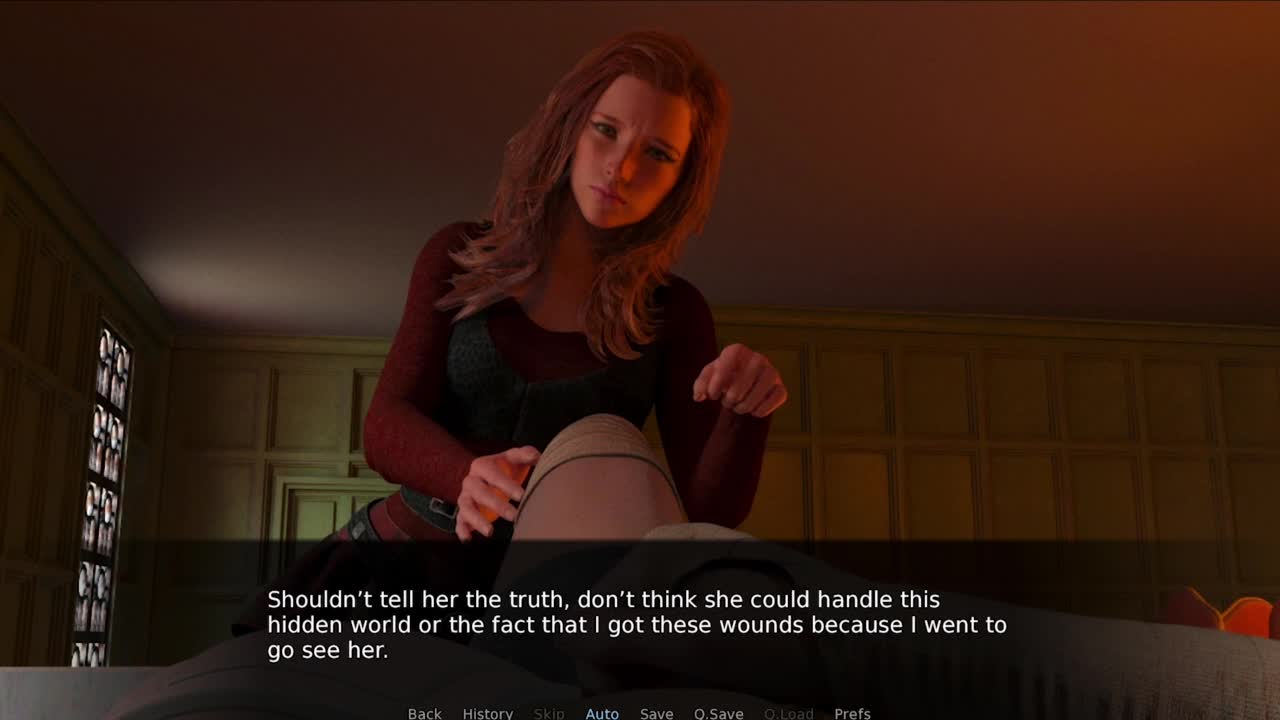Open the dialogue History log

[x=487, y=713]
